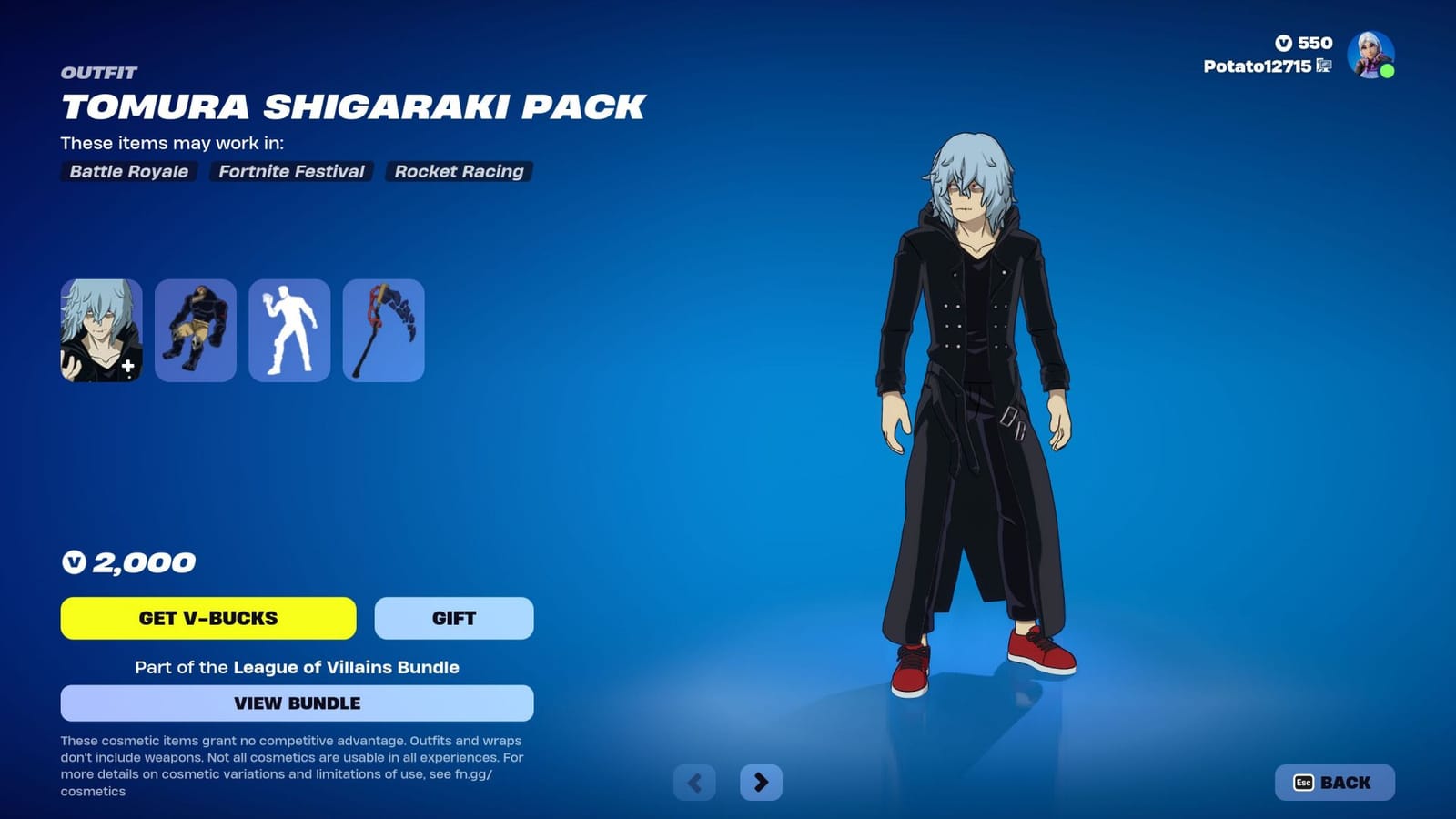Select the Tomura Shigaraki outfit thumbnail
1456x819 pixels.
[100, 329]
